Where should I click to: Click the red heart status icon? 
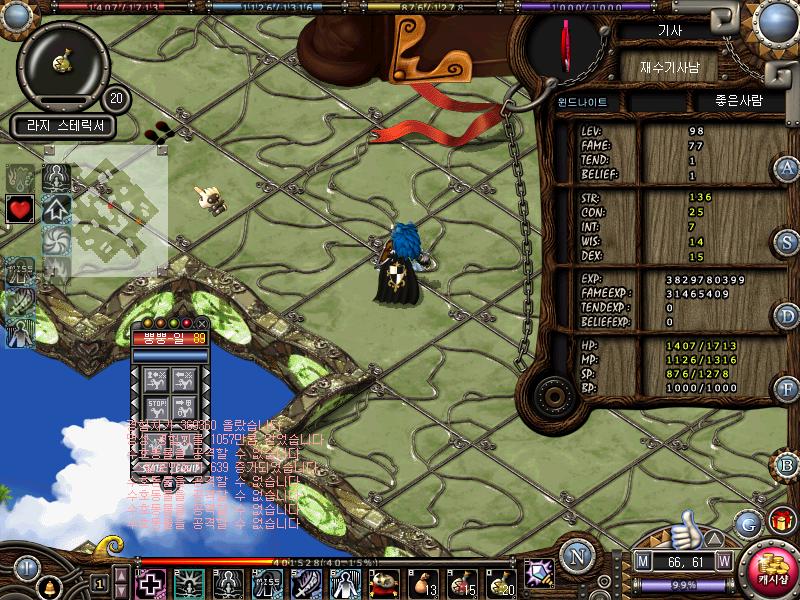pos(20,209)
